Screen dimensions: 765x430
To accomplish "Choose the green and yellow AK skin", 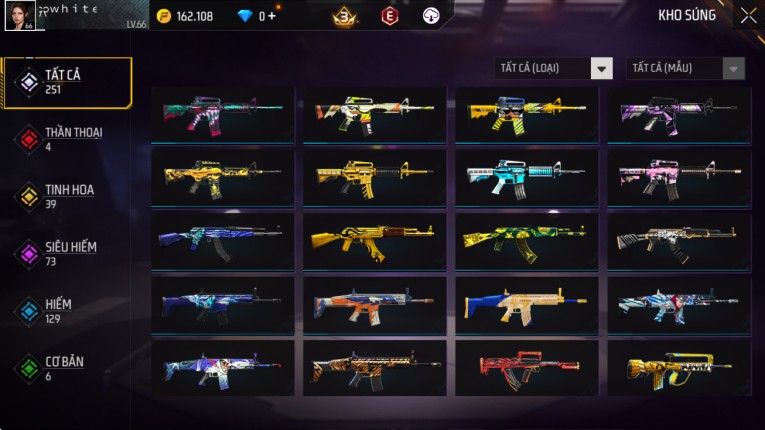I will pos(527,241).
